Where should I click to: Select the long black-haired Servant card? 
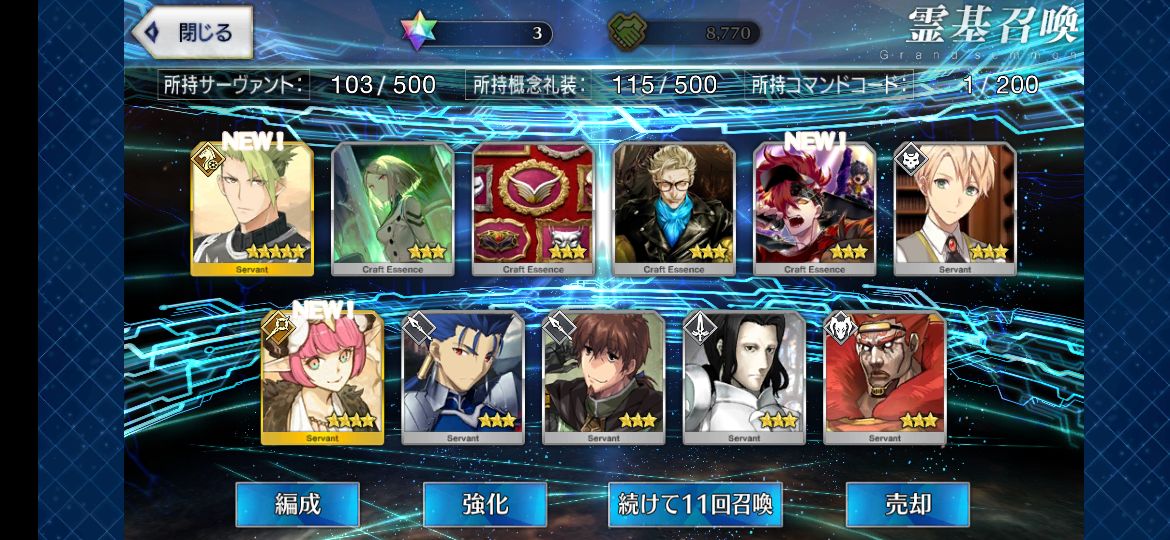click(744, 378)
